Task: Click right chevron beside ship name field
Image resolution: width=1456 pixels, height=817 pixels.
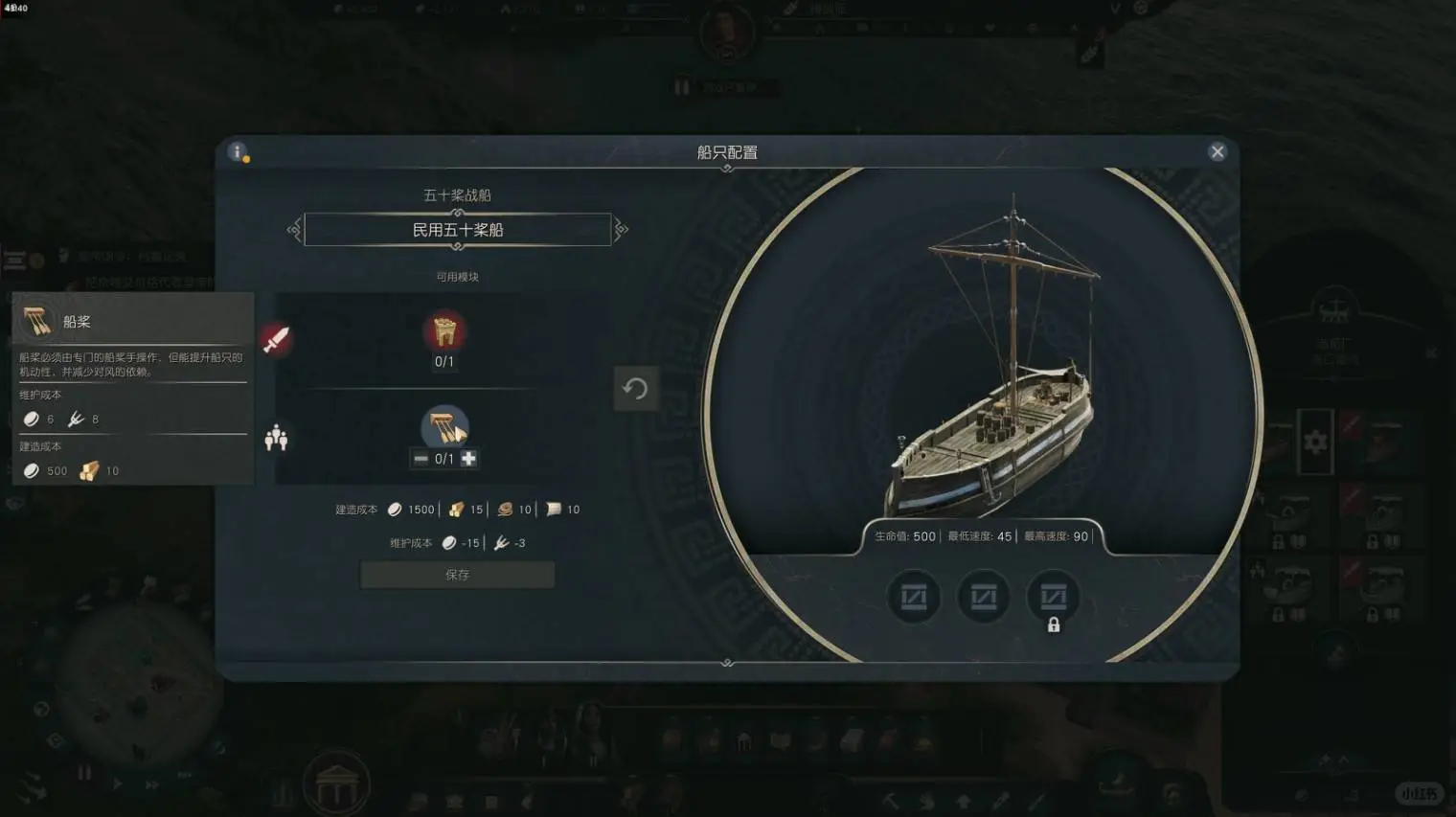Action: click(621, 230)
